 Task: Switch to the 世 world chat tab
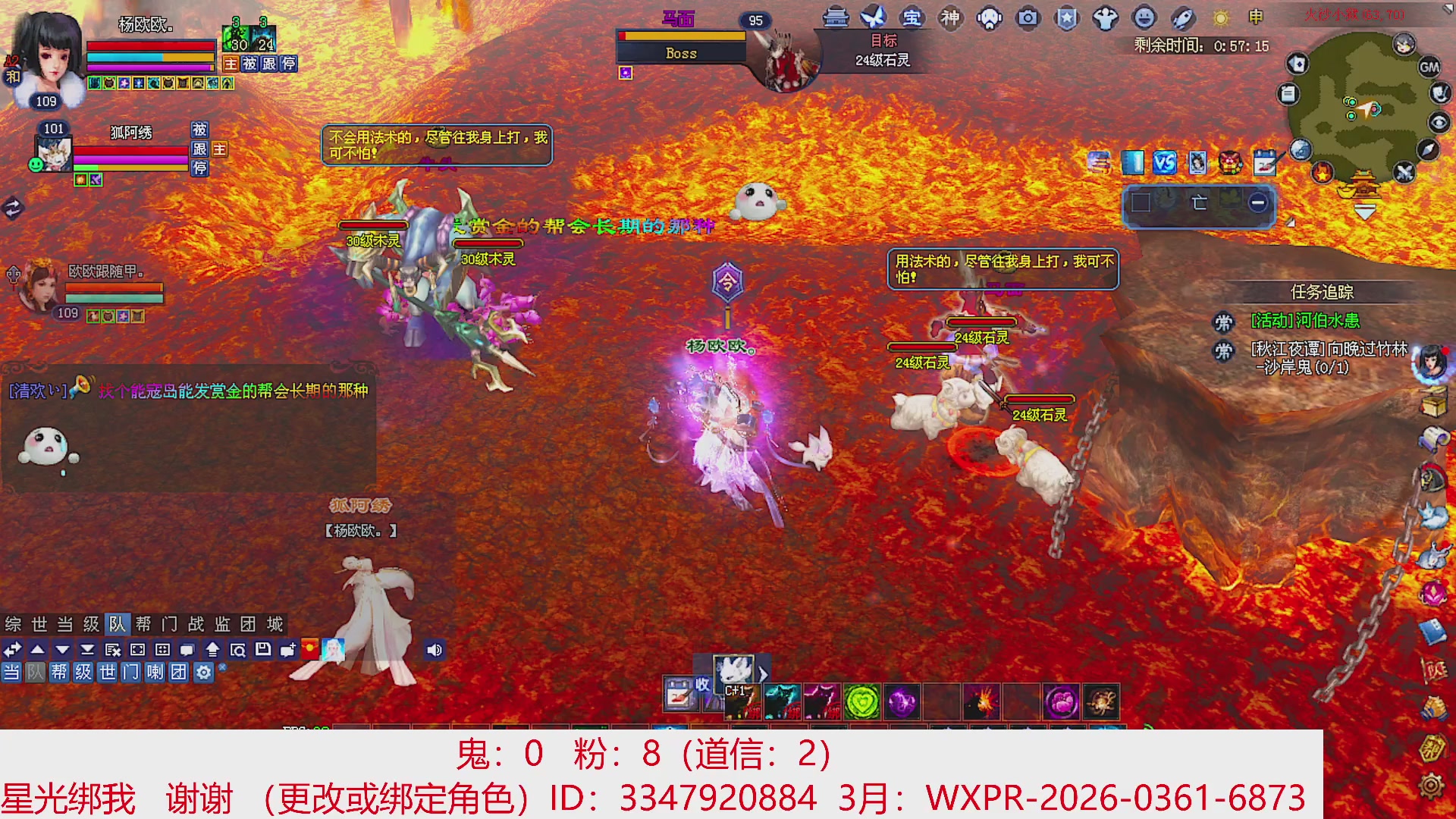click(39, 624)
